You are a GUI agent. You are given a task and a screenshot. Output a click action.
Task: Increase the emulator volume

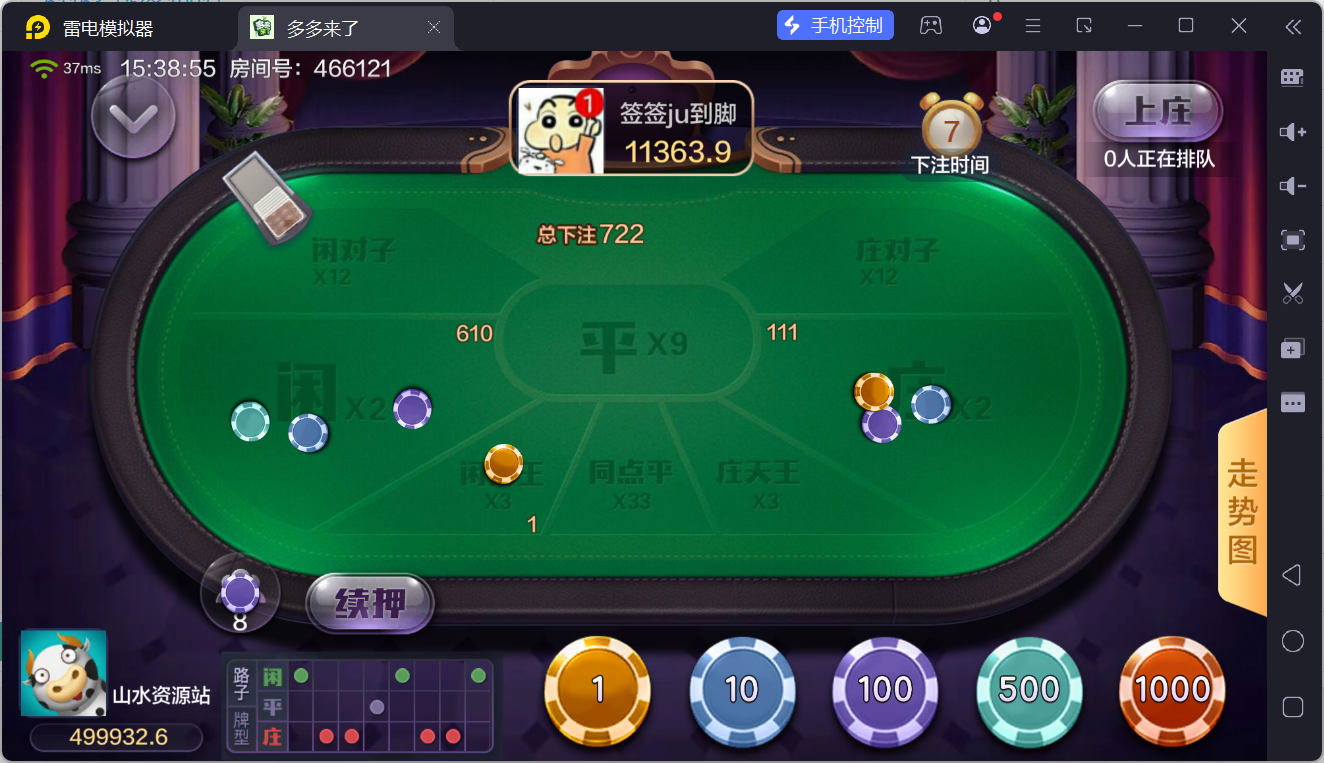1292,131
